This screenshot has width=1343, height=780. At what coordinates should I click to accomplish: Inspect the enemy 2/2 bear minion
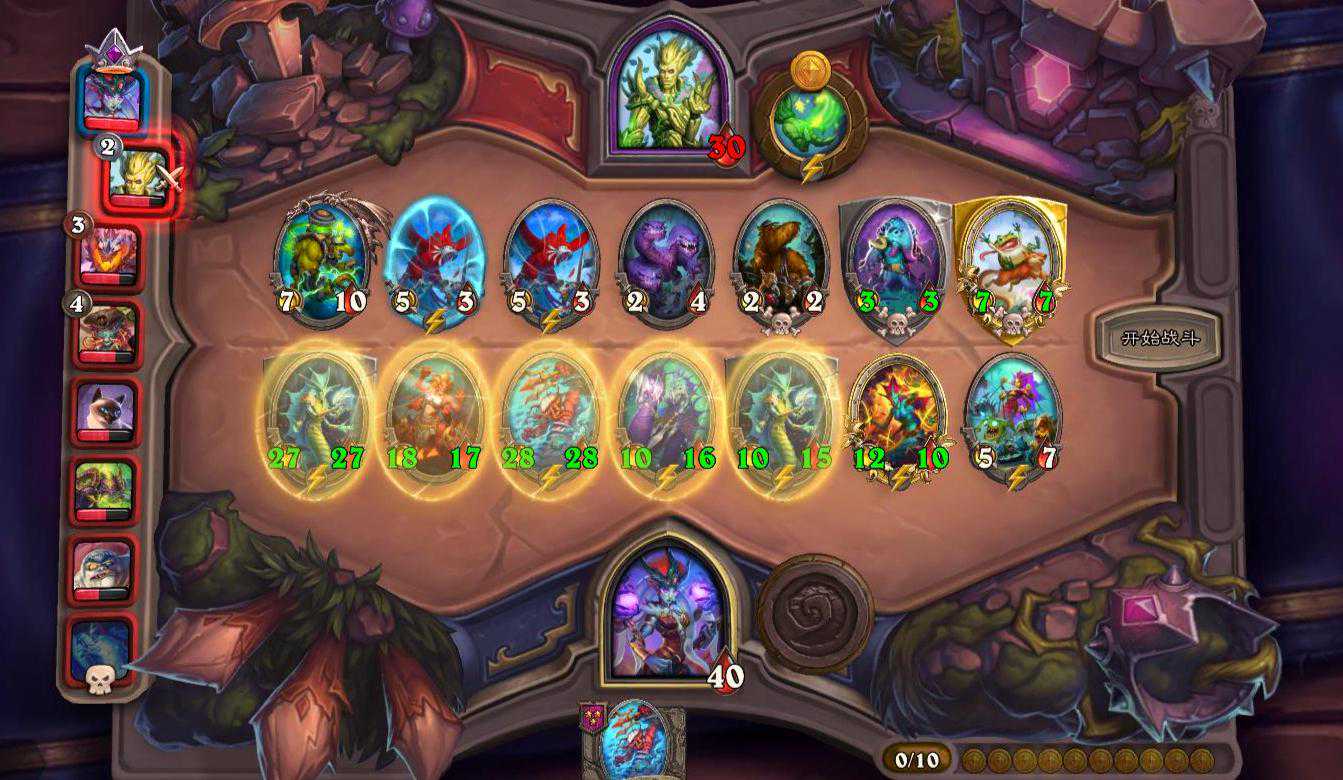coord(781,262)
